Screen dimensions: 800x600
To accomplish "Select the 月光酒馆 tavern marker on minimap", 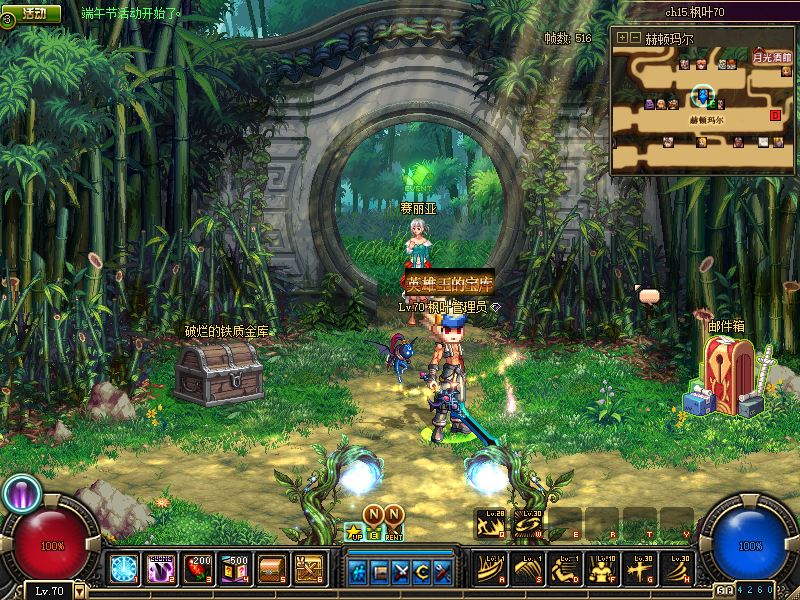I will (771, 58).
